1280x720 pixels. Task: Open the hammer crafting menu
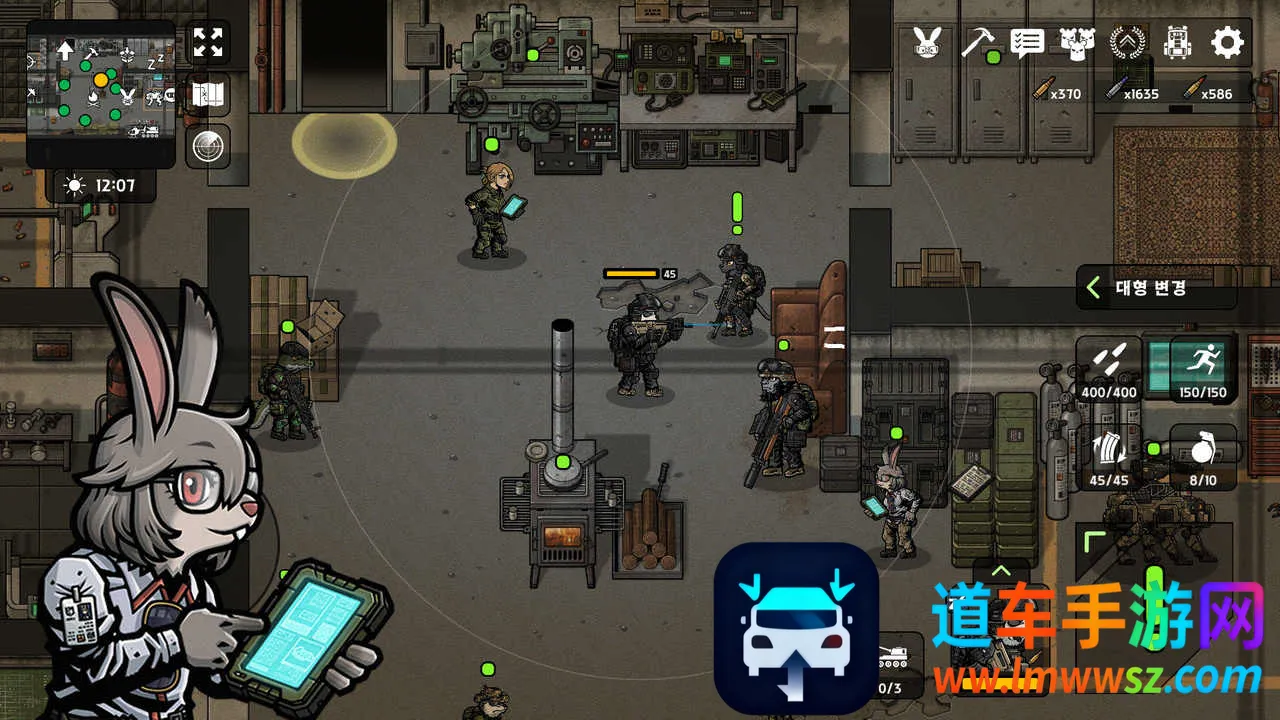(x=977, y=42)
